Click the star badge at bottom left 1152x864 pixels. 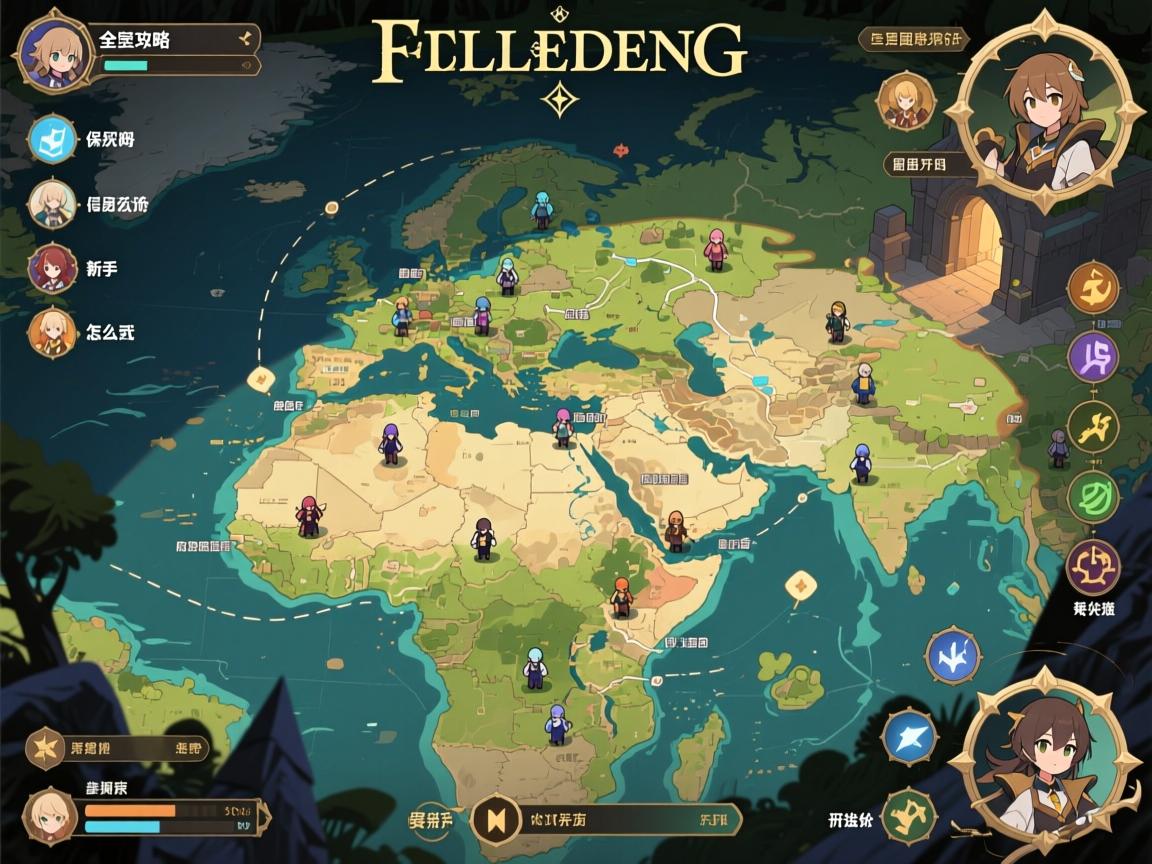click(x=45, y=748)
